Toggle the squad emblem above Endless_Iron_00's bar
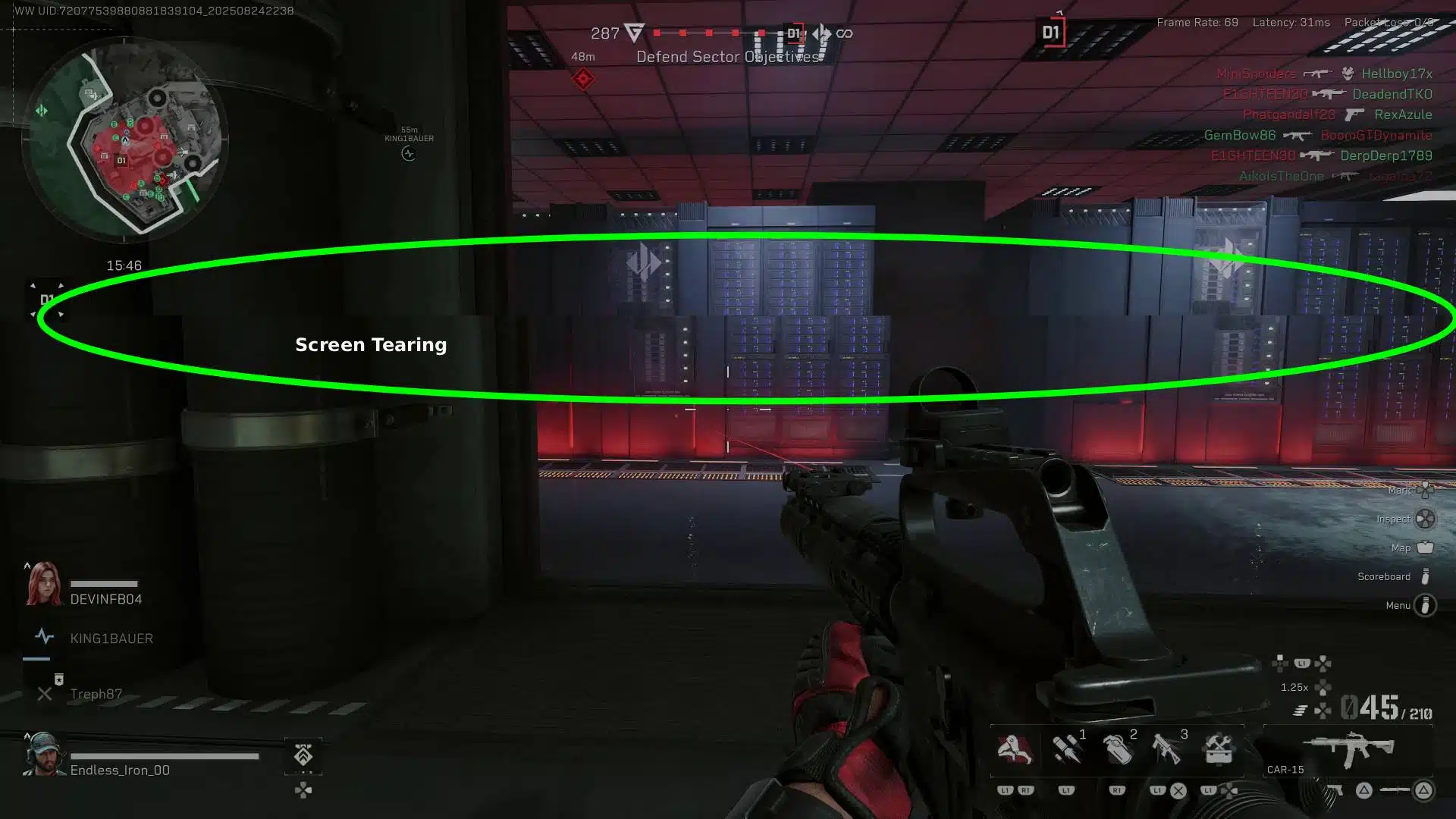Viewport: 1456px width, 819px height. [x=303, y=755]
